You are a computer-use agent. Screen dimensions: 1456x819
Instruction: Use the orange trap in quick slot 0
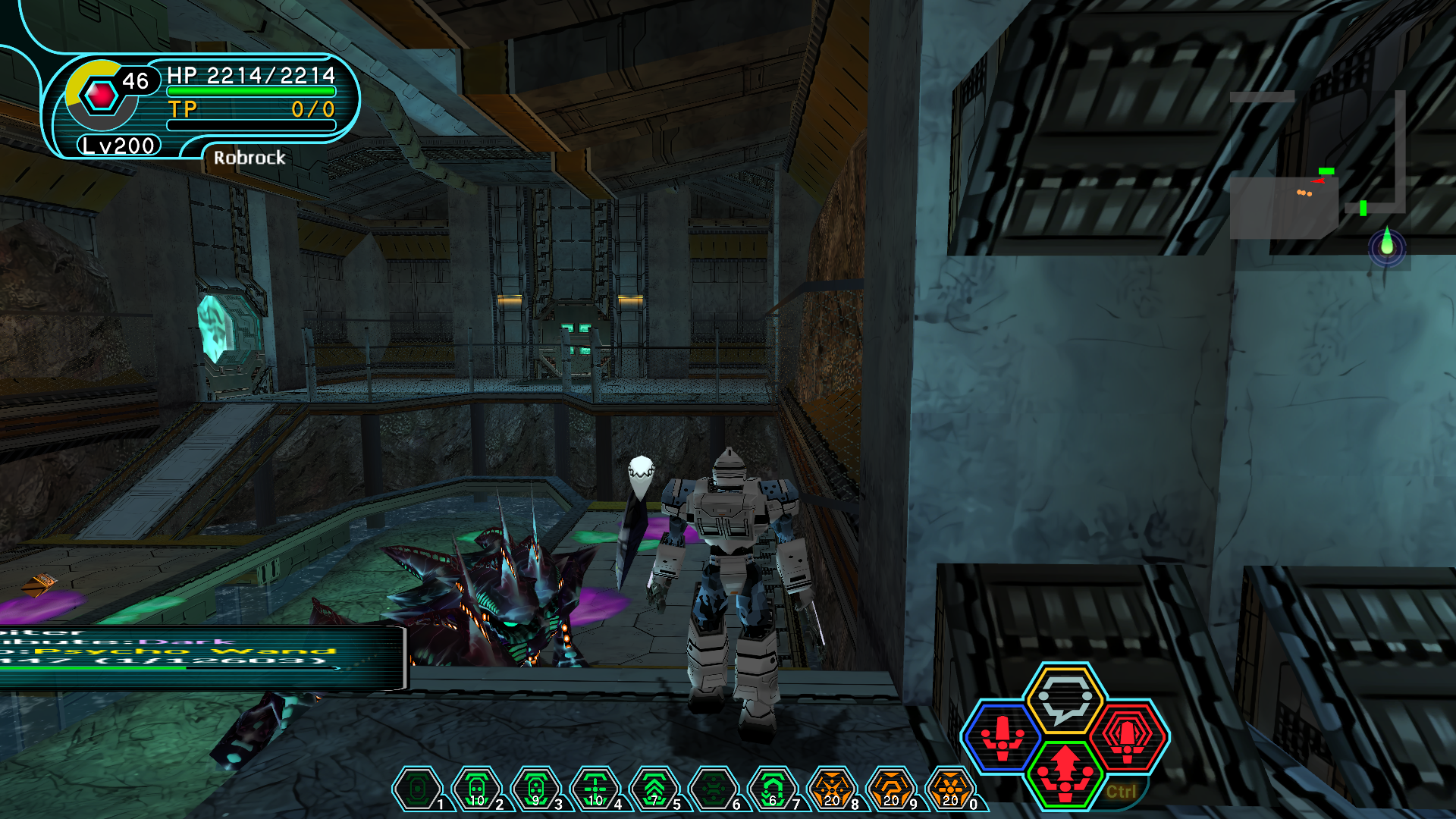click(x=950, y=790)
